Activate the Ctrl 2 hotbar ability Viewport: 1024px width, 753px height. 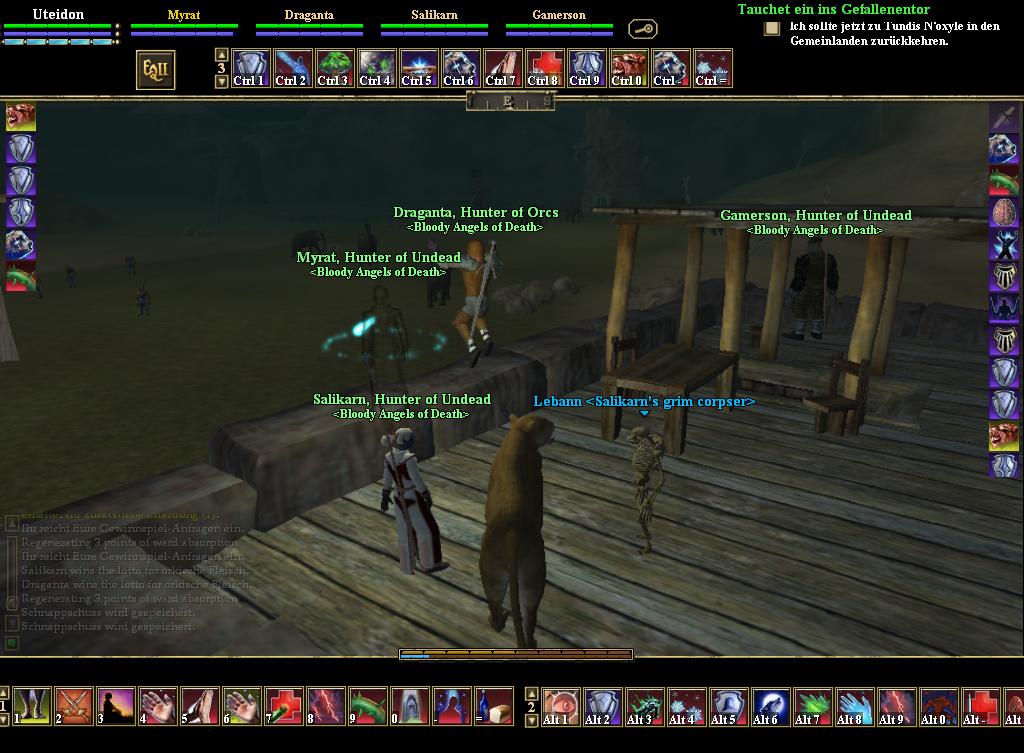pos(291,69)
